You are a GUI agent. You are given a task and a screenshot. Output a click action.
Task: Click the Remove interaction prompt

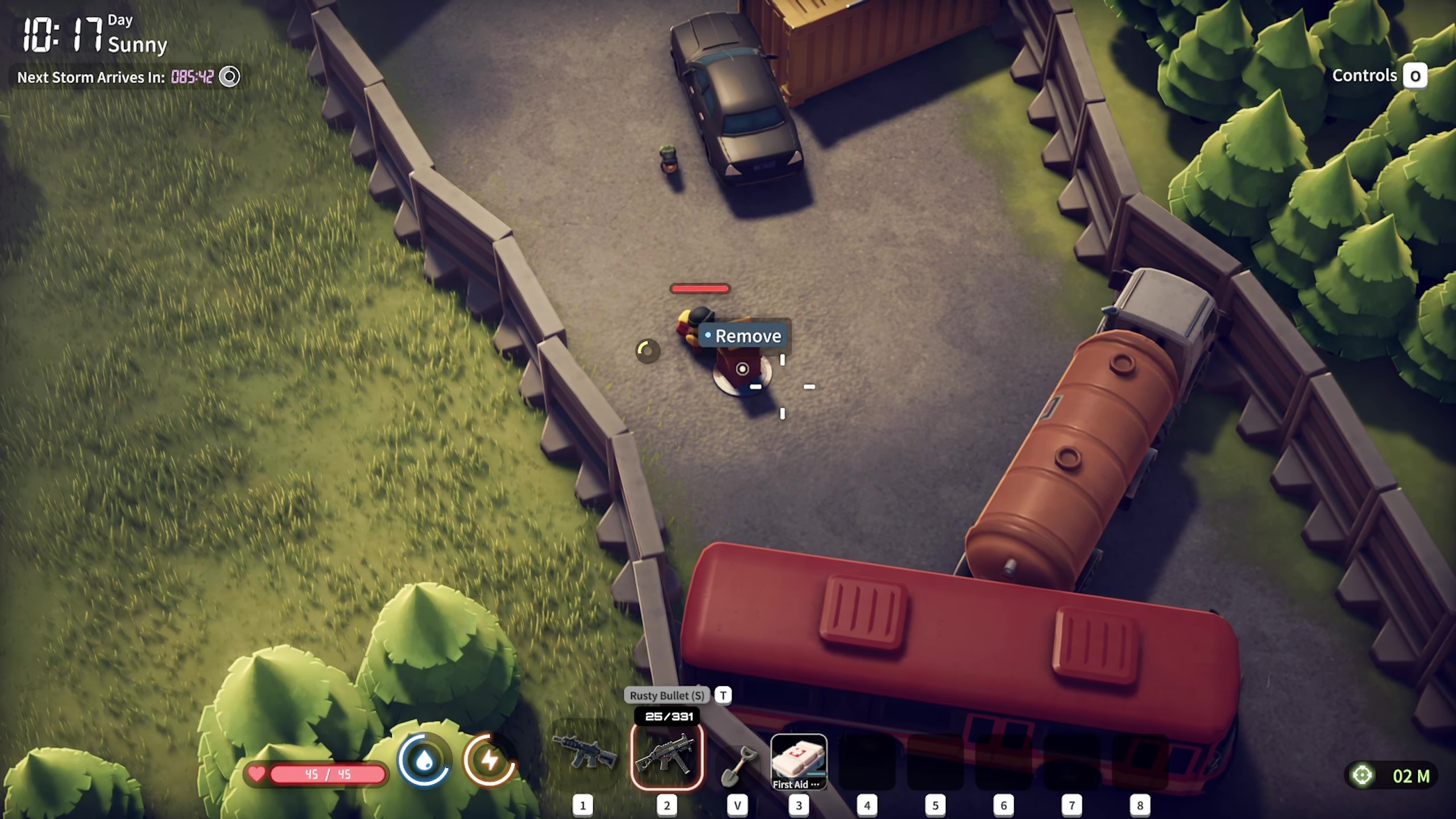pos(744,336)
